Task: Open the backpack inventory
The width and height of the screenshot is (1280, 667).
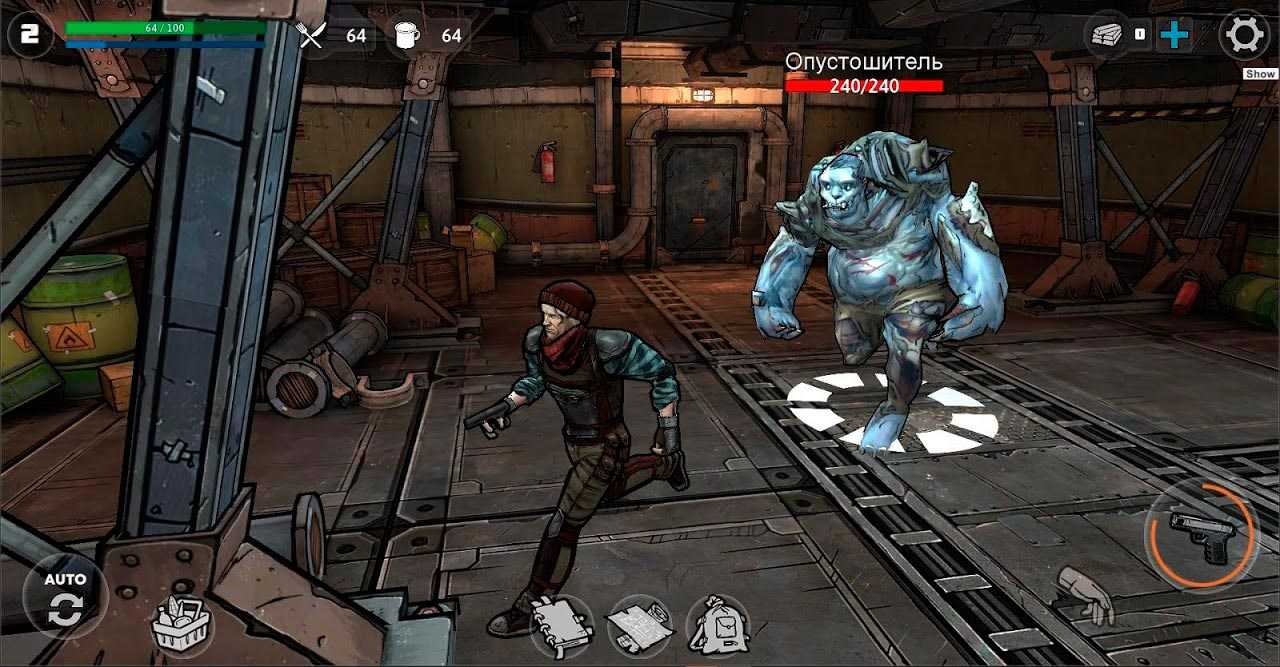Action: [718, 627]
